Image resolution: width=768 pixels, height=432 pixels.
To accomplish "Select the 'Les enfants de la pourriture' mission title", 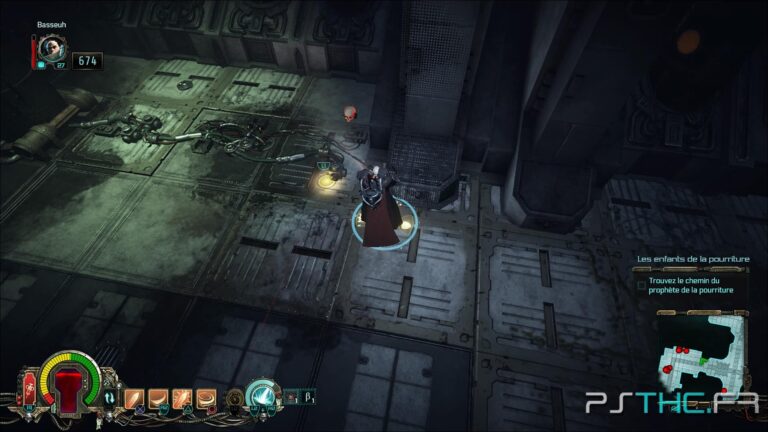I will (692, 260).
